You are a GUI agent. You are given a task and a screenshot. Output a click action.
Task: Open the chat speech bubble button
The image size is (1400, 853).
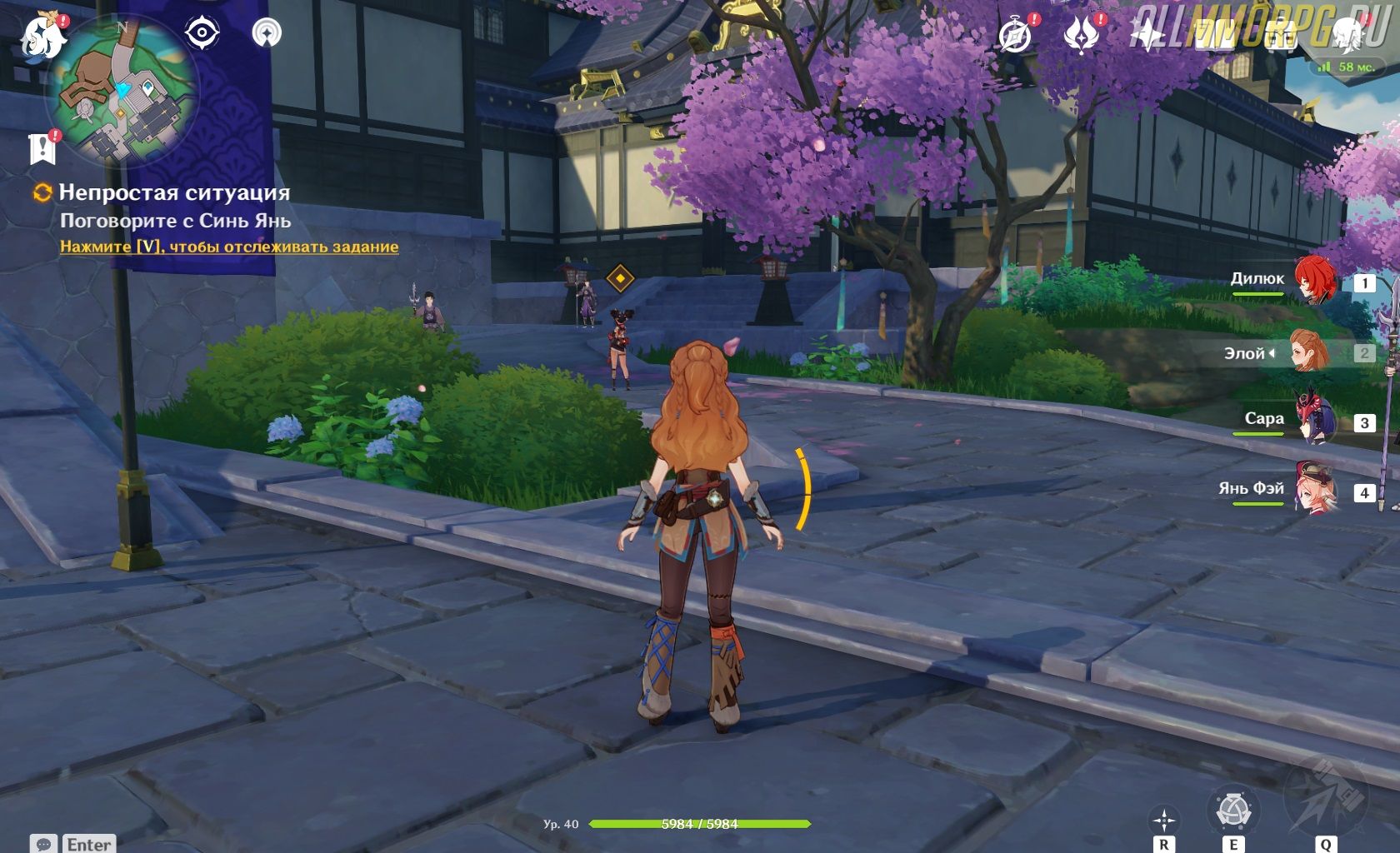44,844
